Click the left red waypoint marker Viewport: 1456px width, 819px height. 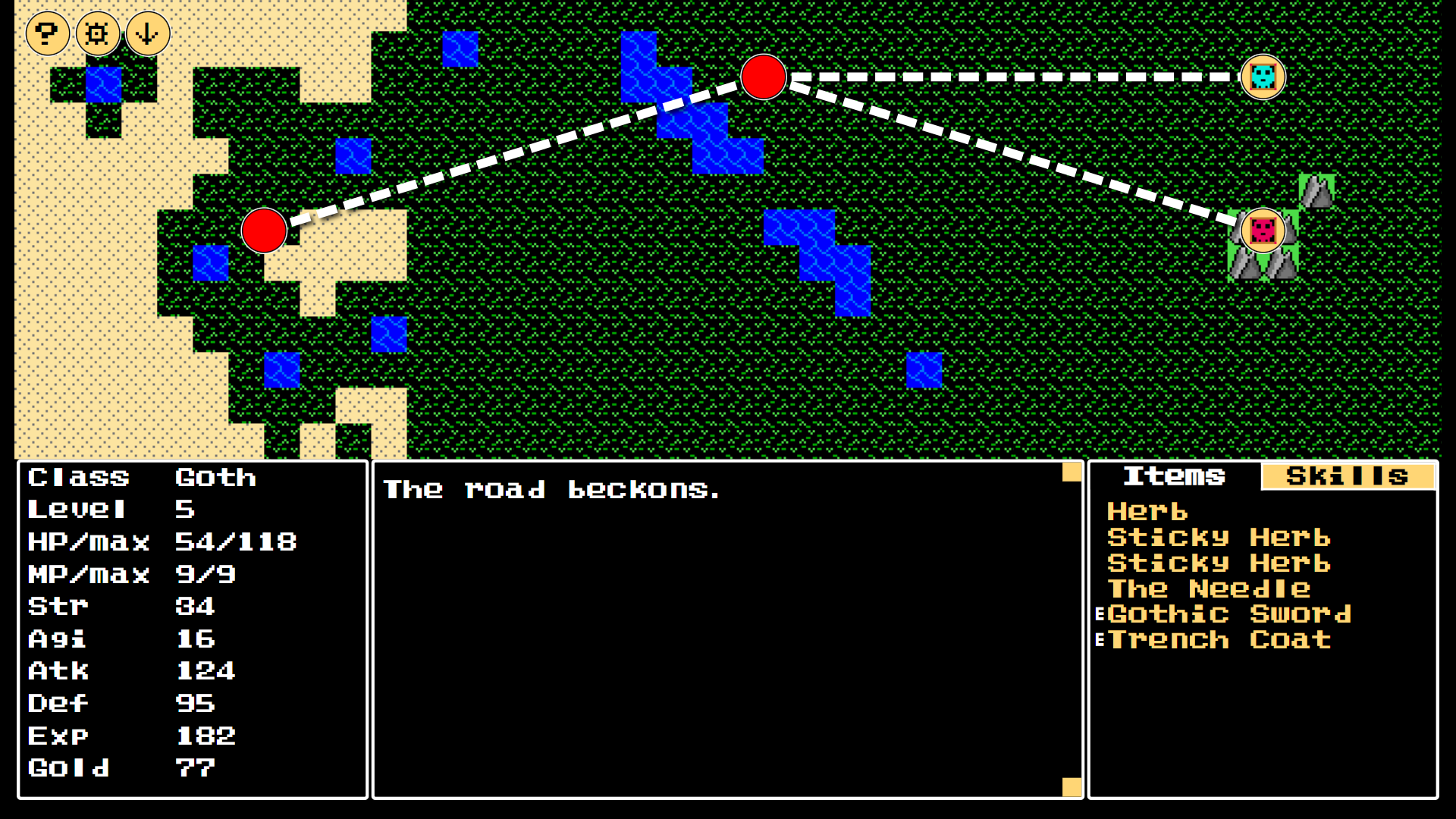[264, 232]
